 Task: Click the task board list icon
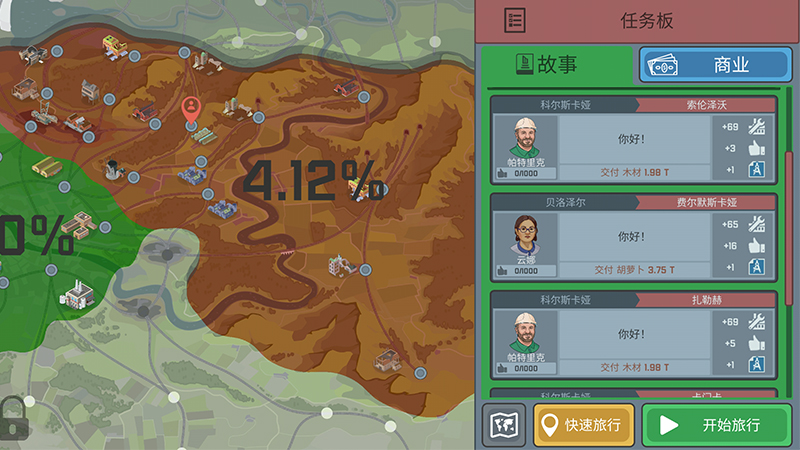tap(516, 20)
